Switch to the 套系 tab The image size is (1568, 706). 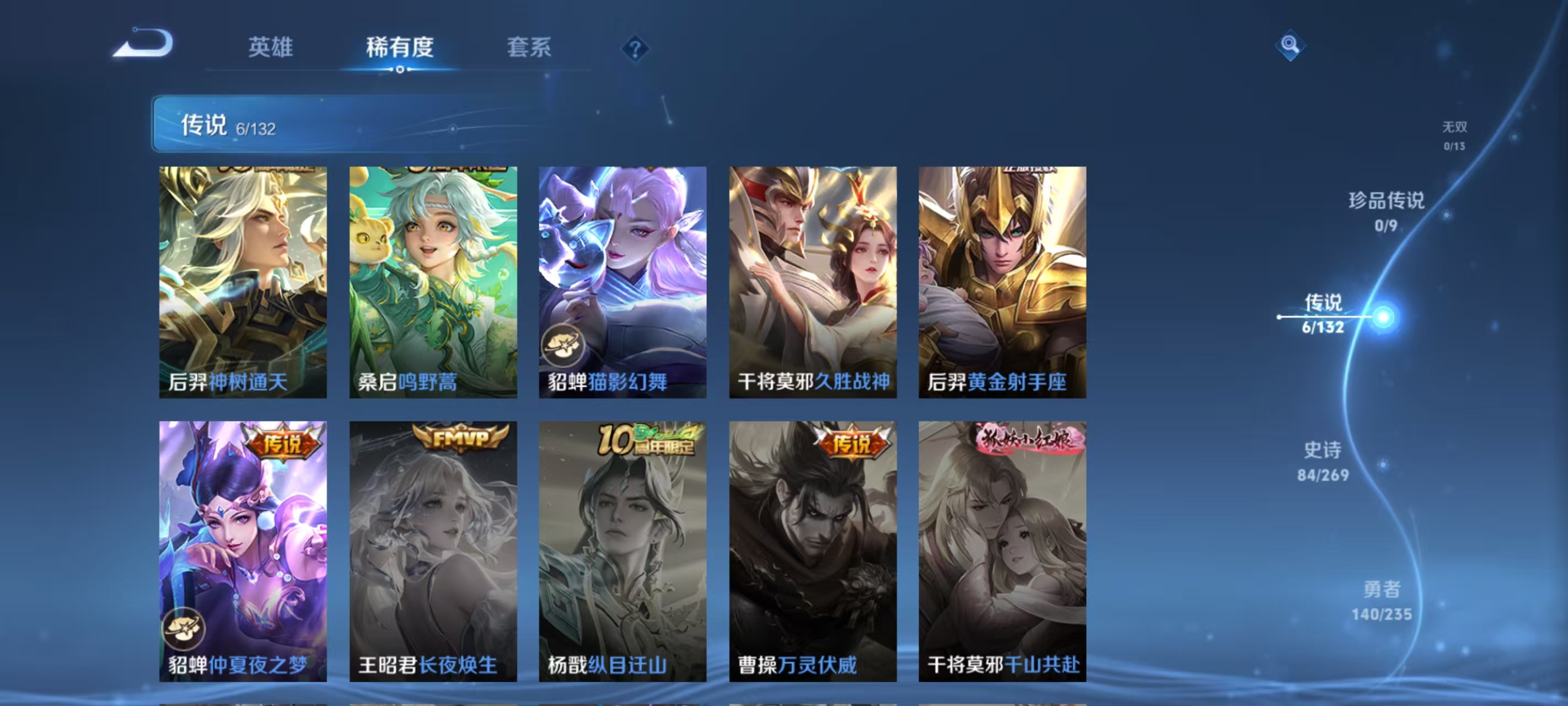529,49
